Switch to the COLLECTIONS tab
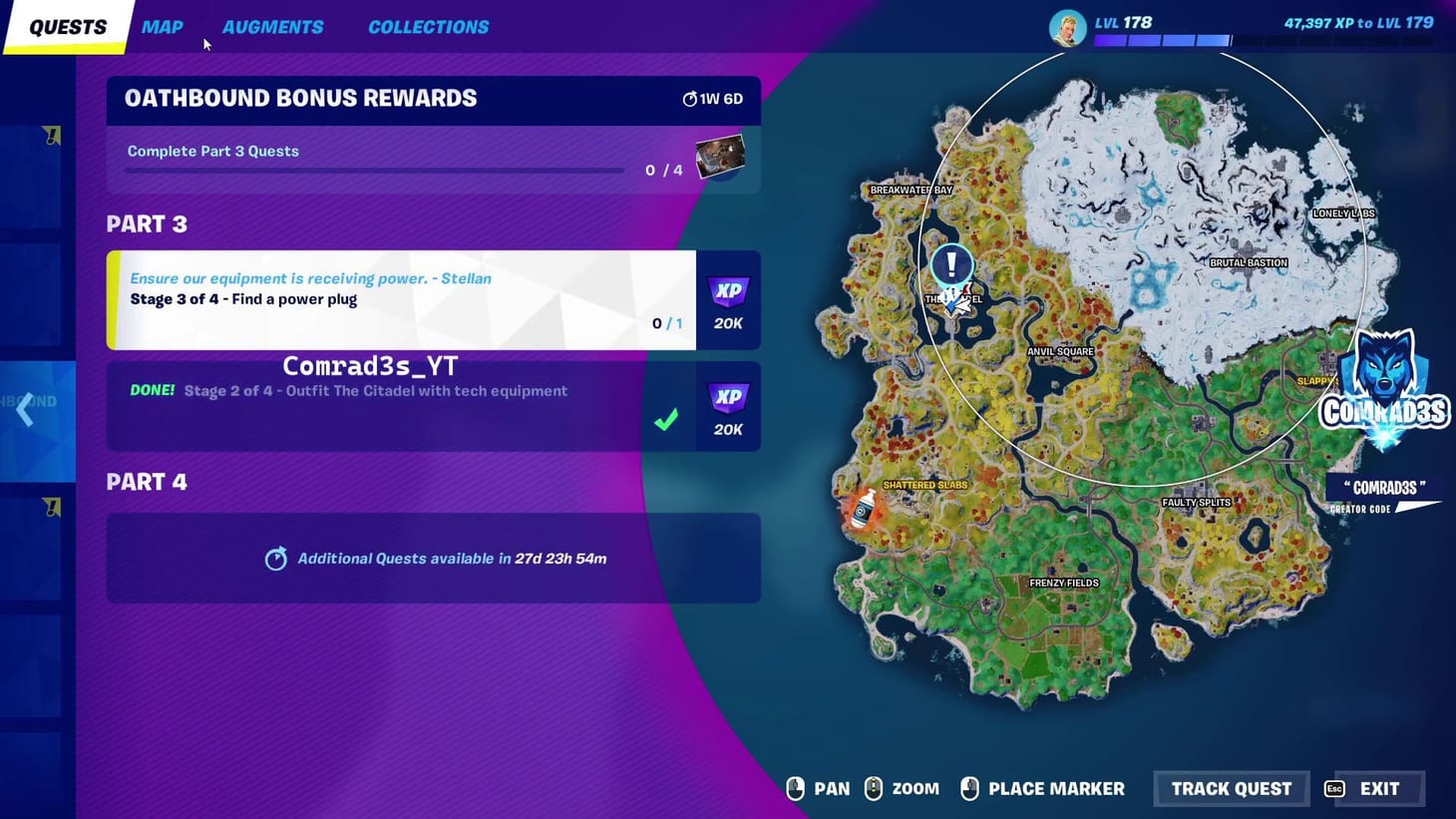Viewport: 1456px width, 819px height. [429, 27]
